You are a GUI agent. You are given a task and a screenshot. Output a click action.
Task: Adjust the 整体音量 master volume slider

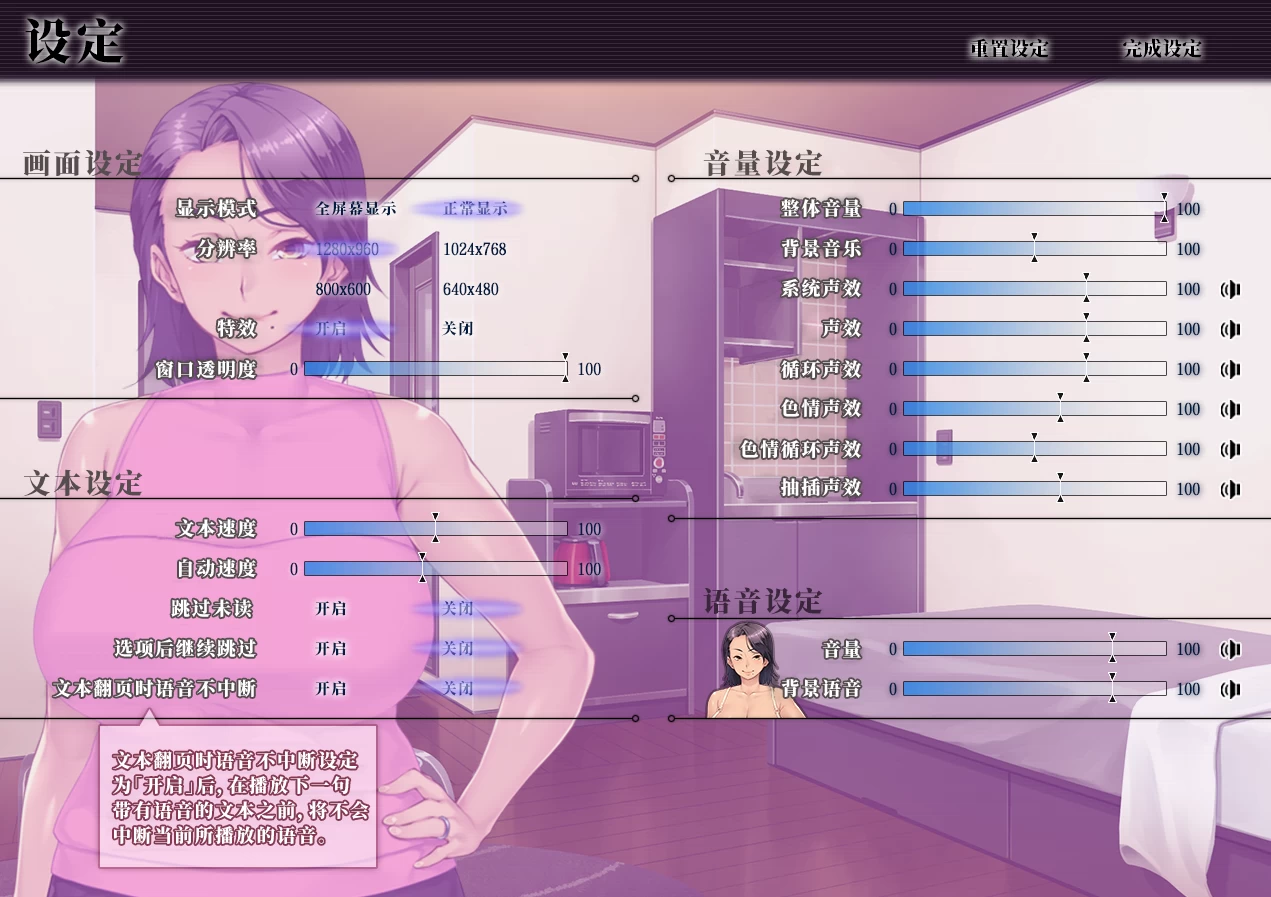pos(1034,209)
